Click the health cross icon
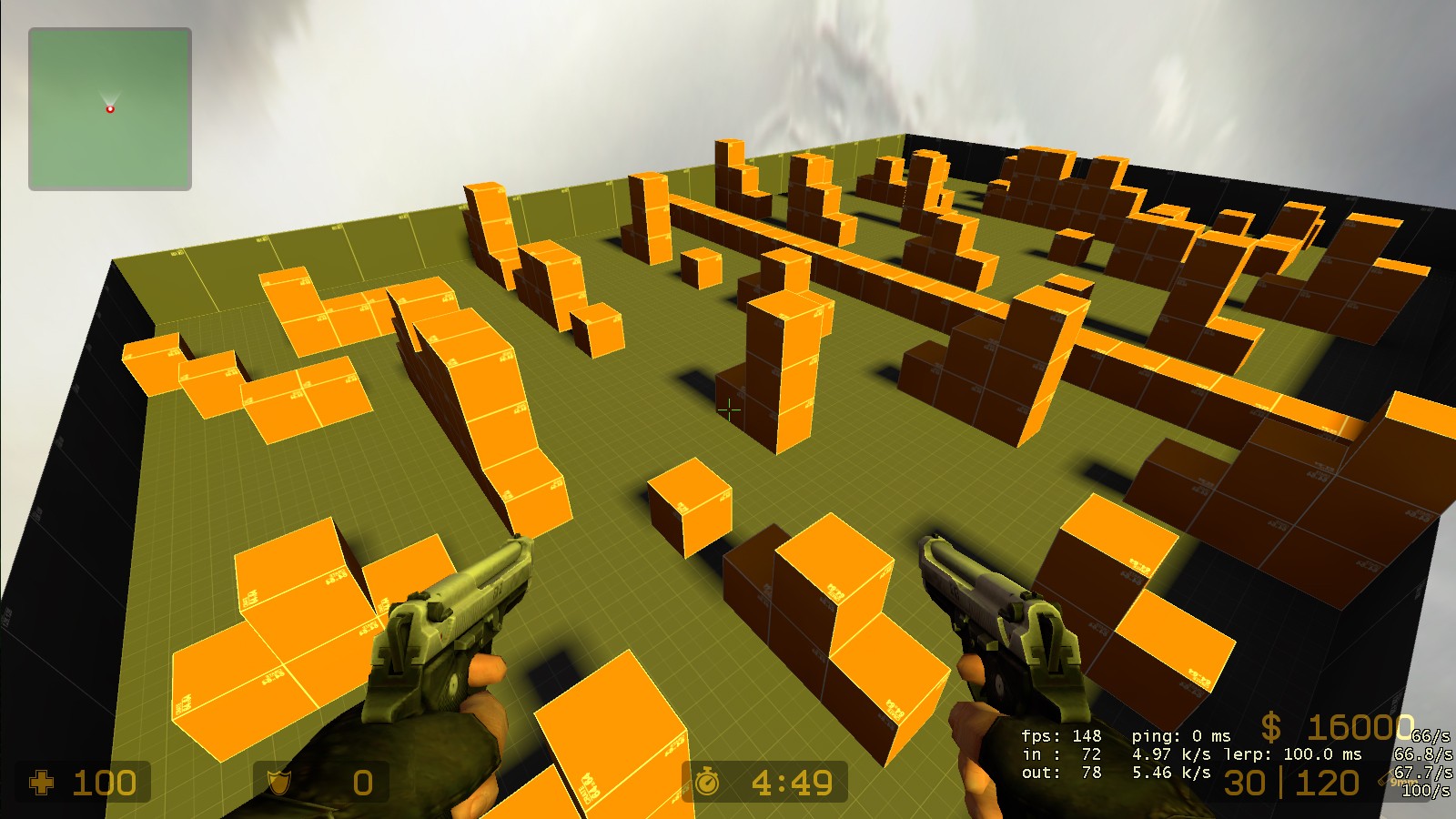The image size is (1456, 819). pos(45,783)
